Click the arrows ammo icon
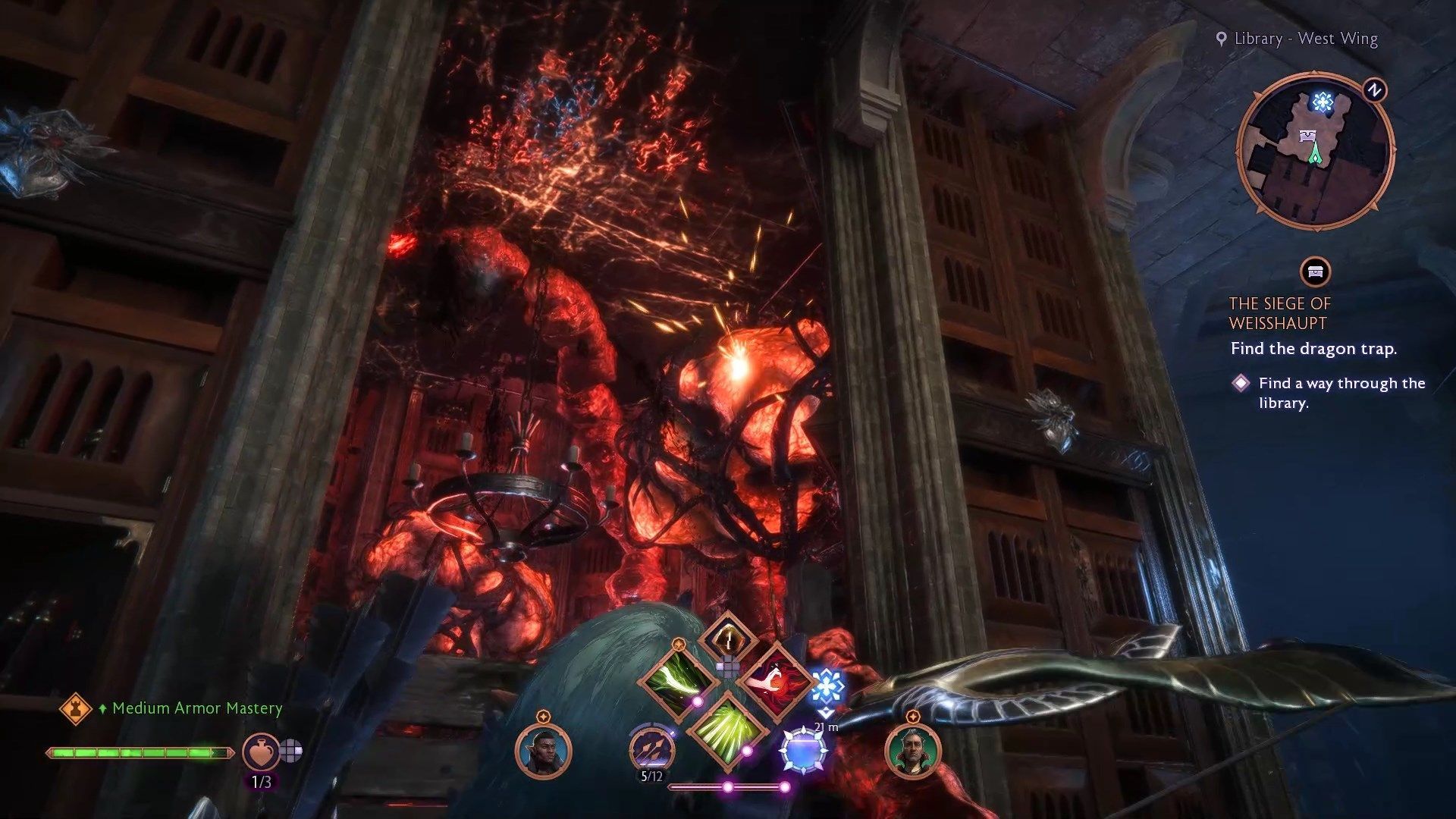1456x819 pixels. coord(651,748)
